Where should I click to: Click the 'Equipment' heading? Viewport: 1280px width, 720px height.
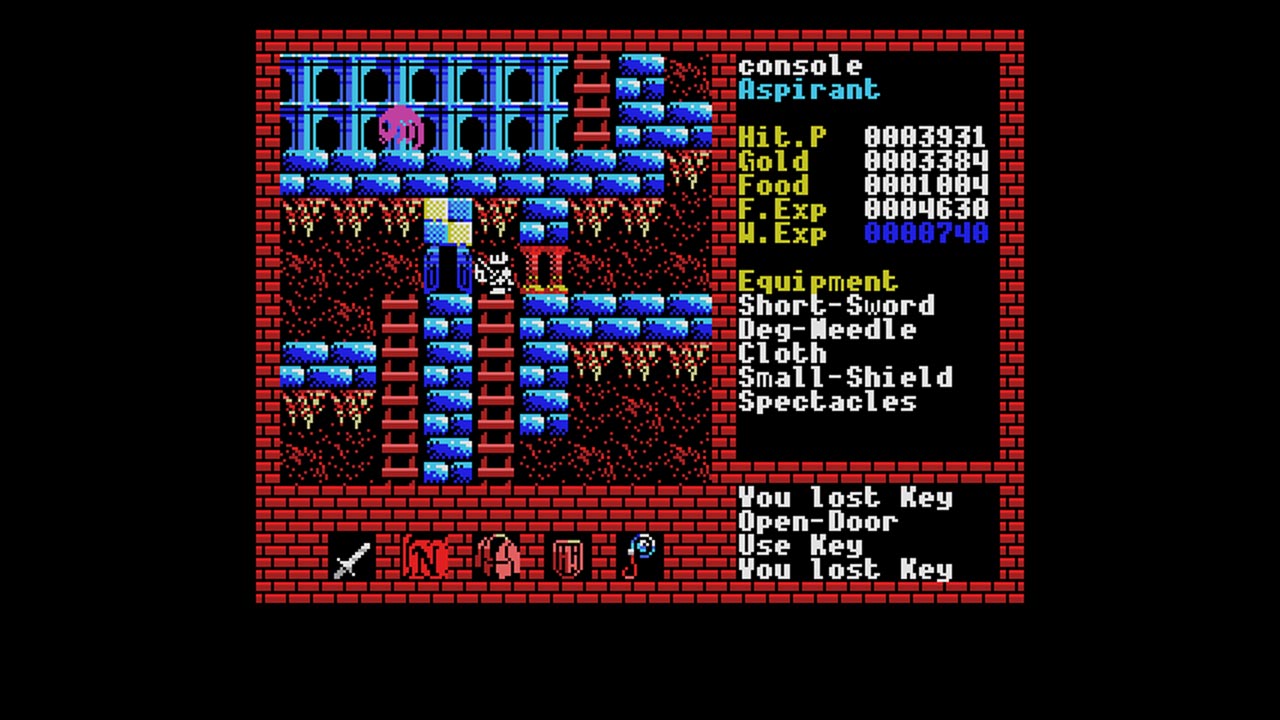(x=818, y=282)
